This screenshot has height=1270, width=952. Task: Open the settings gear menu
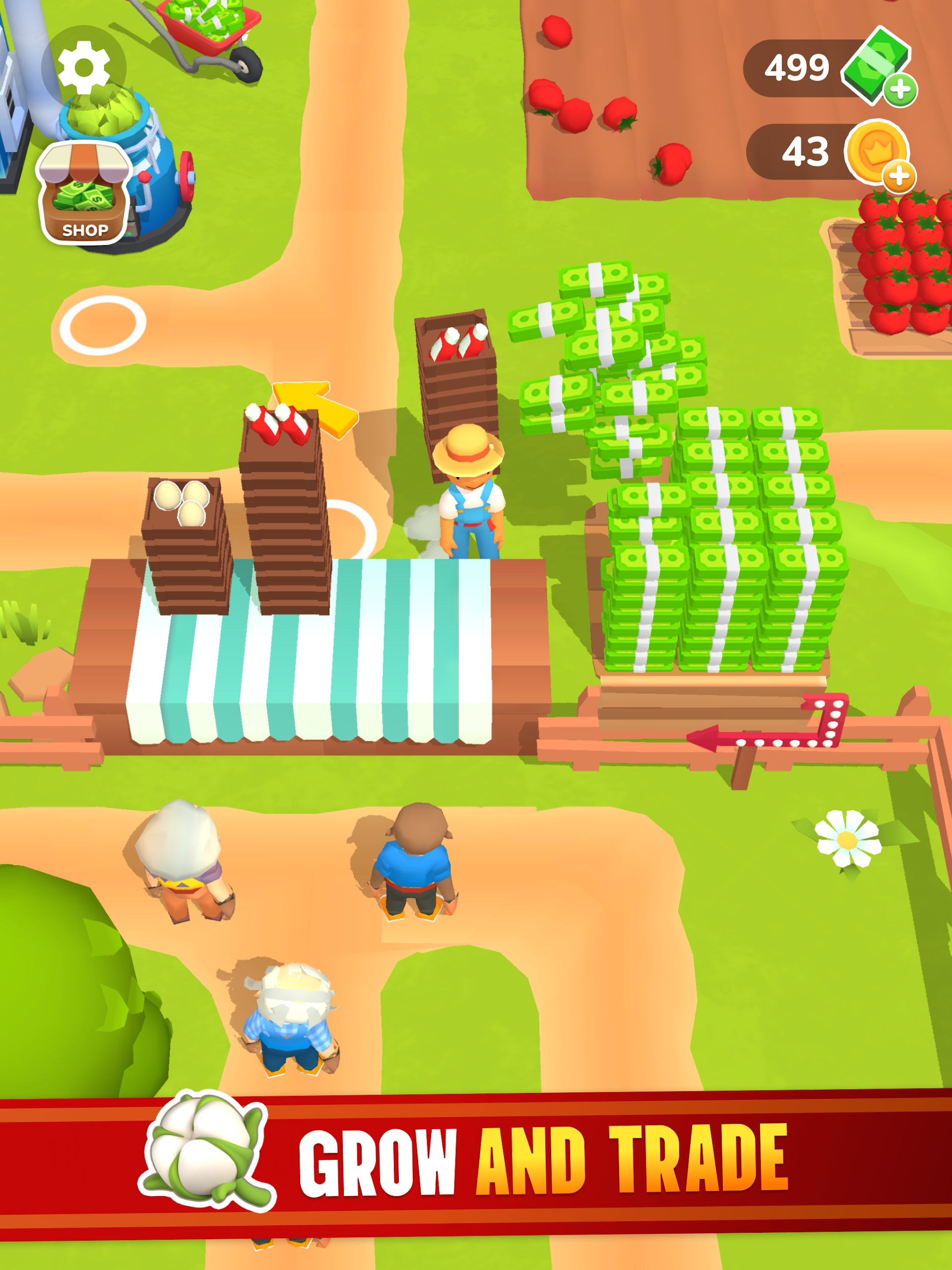click(x=84, y=68)
